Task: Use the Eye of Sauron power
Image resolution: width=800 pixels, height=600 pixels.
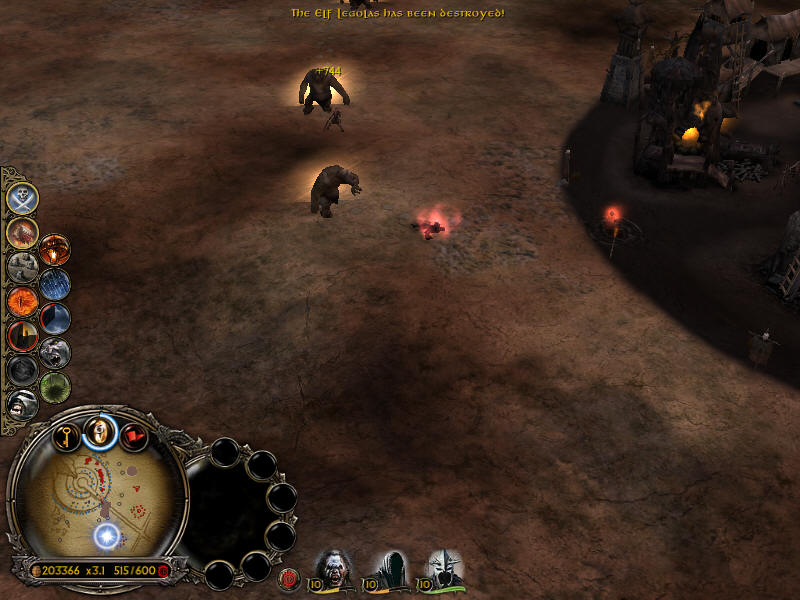Action: pyautogui.click(x=22, y=300)
